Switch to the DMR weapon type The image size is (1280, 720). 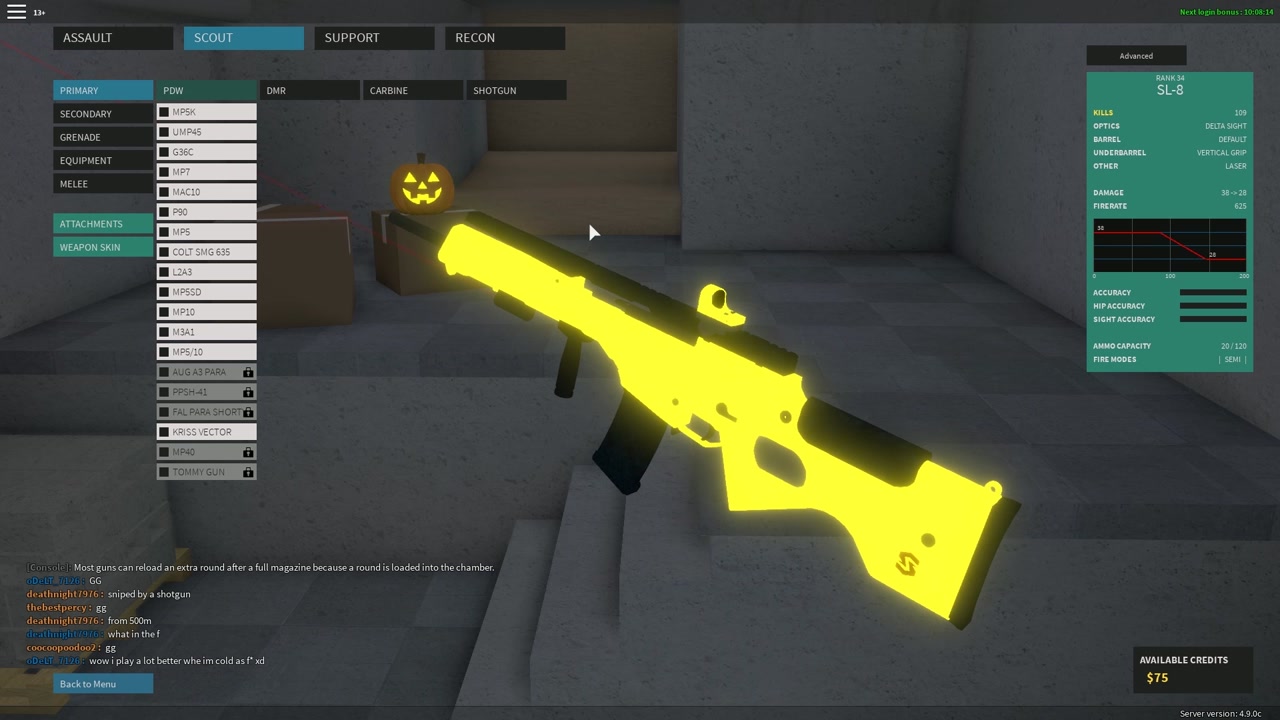tap(309, 90)
